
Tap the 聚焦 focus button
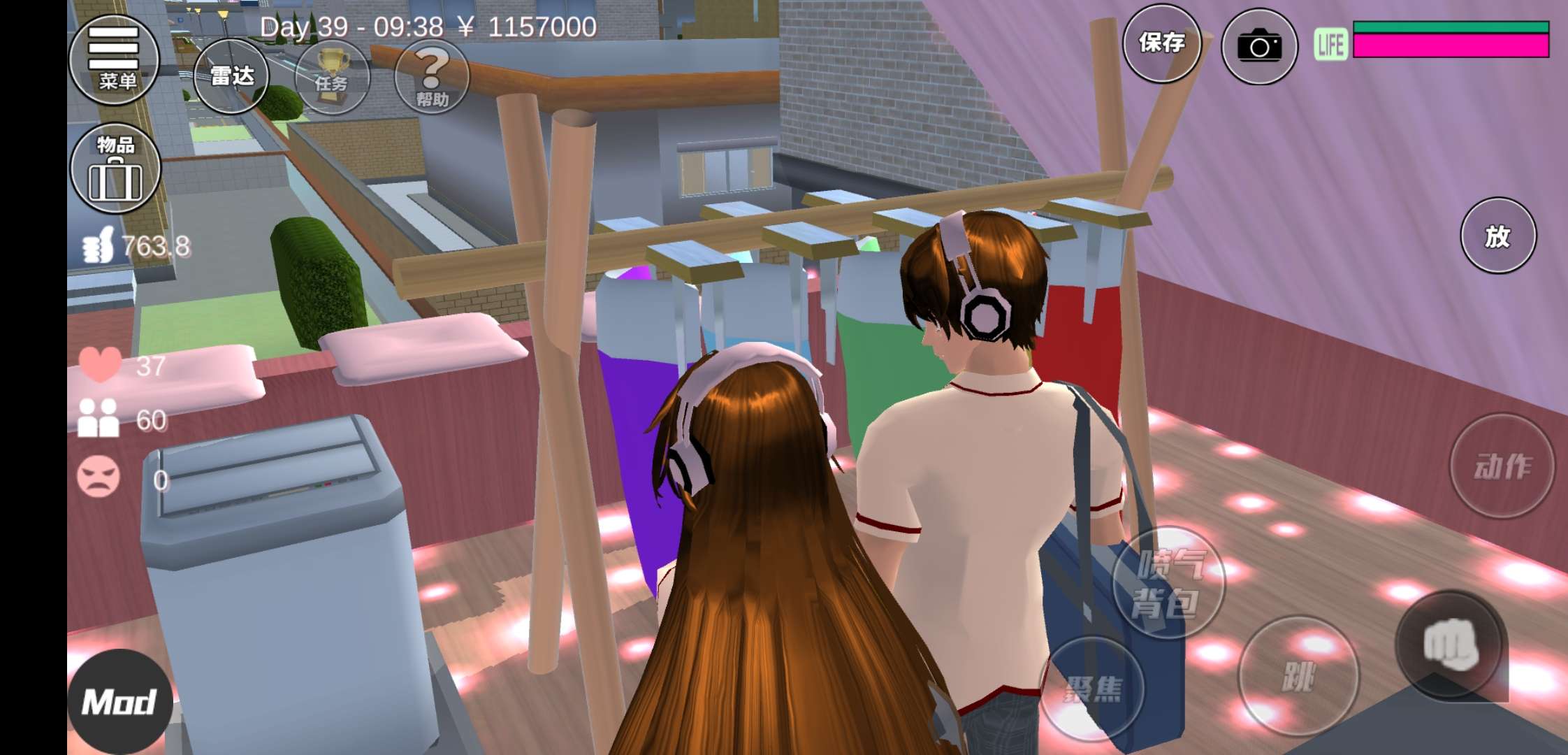coord(1093,688)
